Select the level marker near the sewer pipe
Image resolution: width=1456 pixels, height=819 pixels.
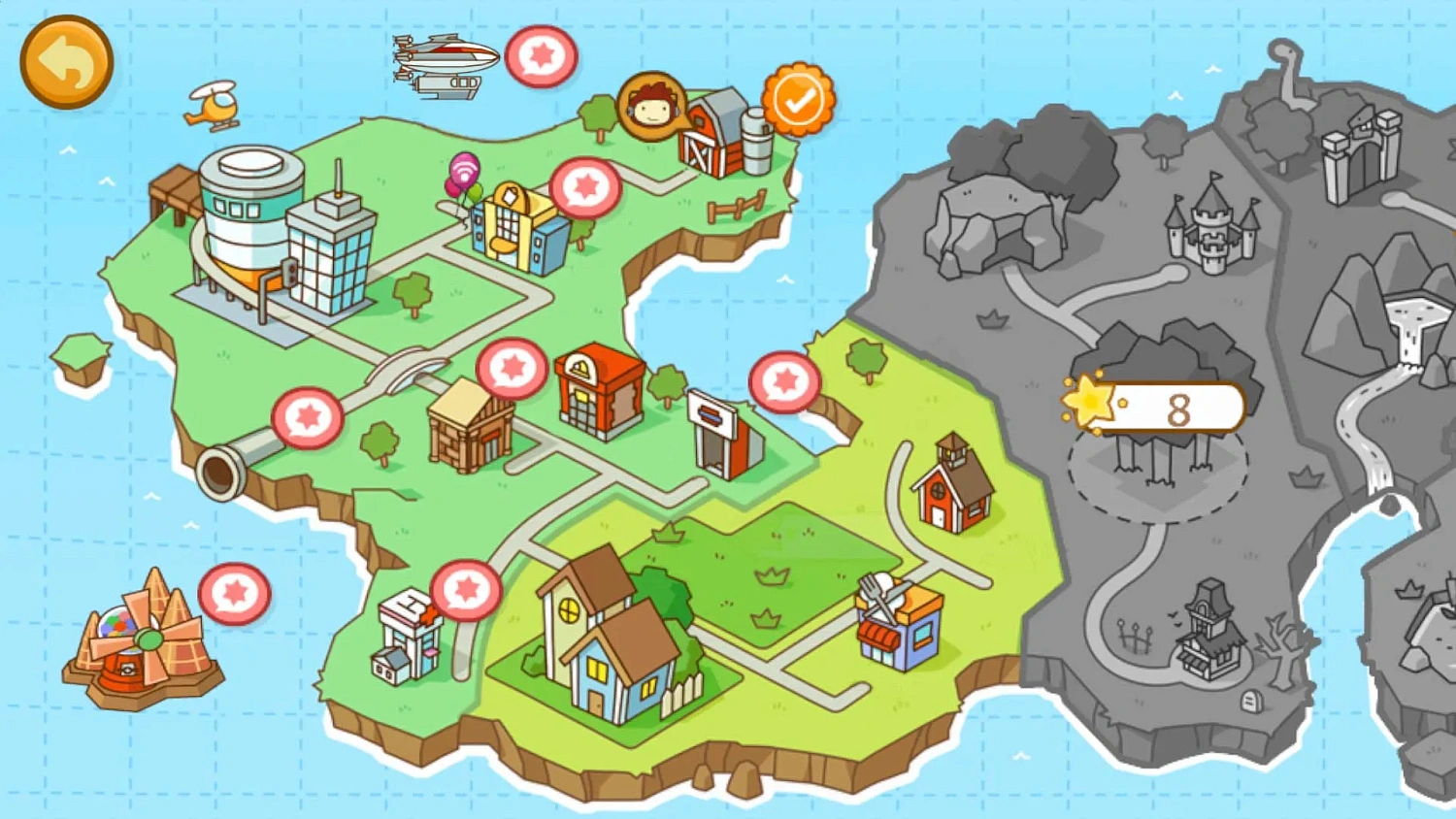coord(307,415)
